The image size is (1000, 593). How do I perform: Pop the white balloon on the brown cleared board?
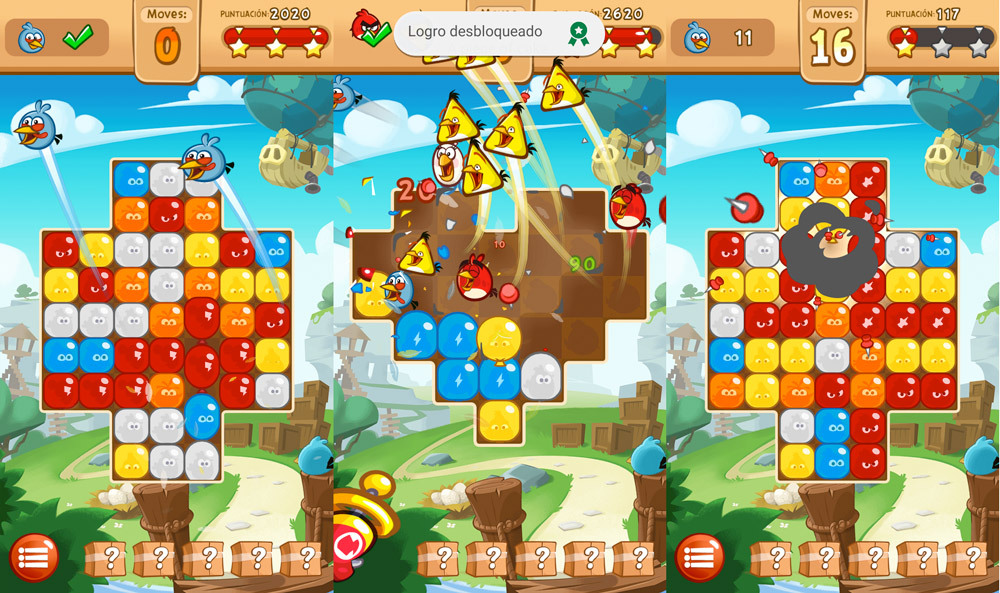[x=541, y=376]
